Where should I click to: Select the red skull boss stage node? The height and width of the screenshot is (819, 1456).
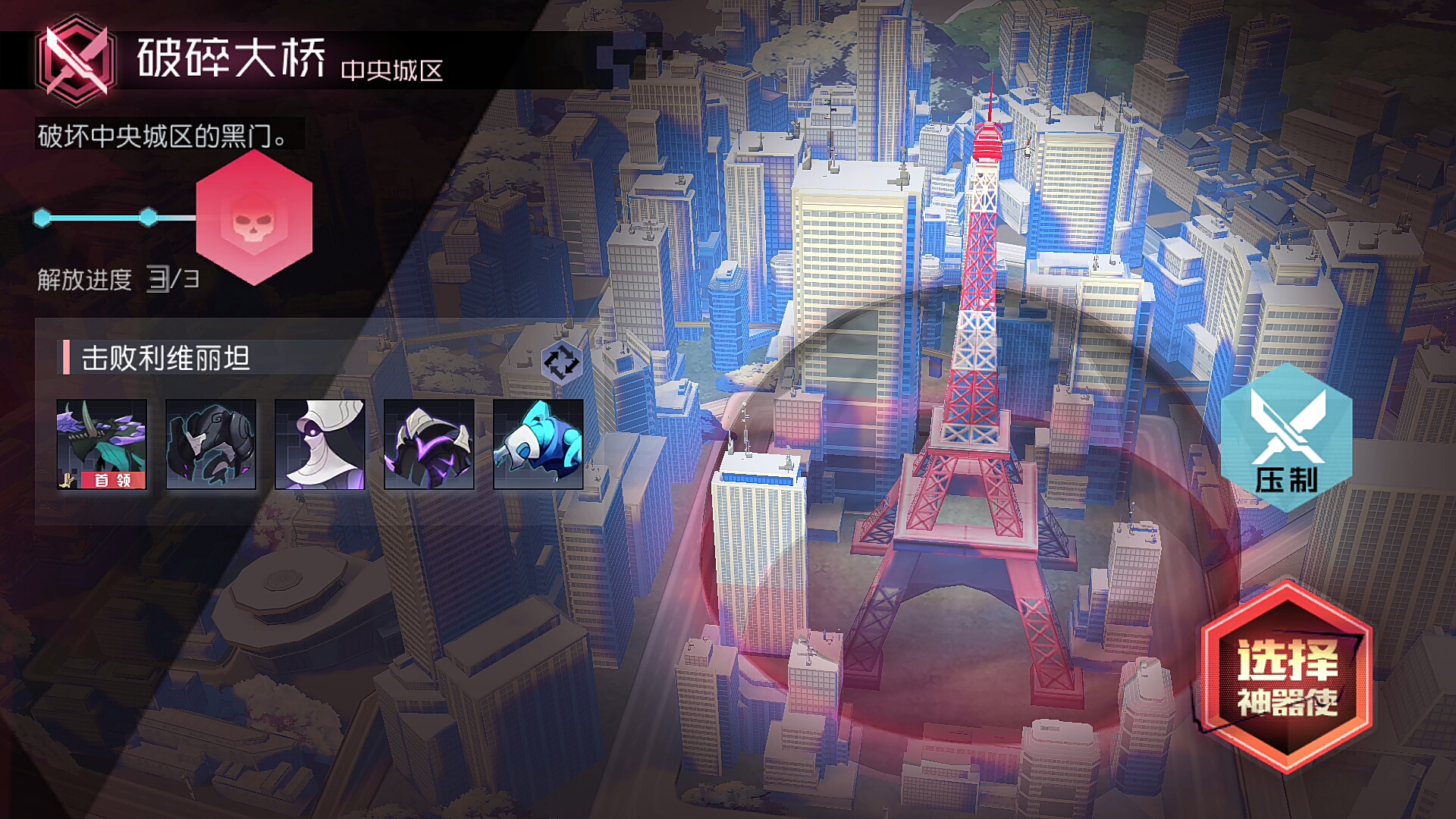tap(254, 218)
